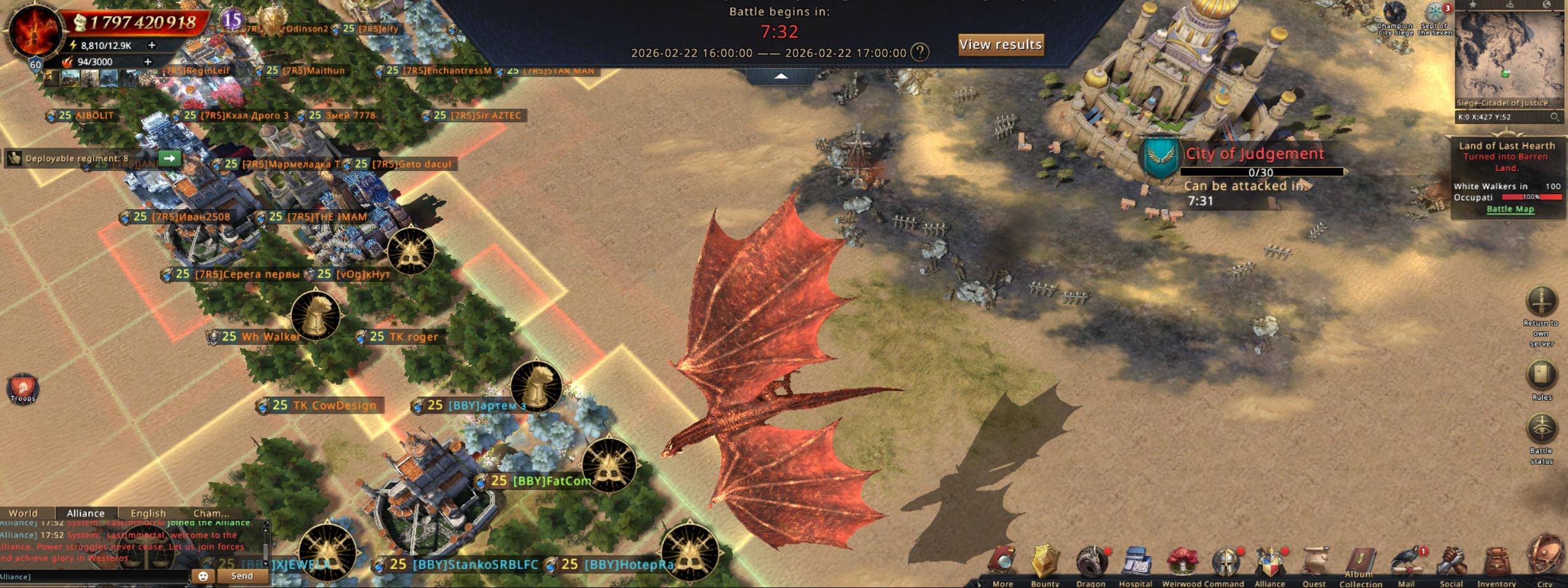Click Return to own server
Viewport: 1568px width, 588px height.
(x=1541, y=302)
